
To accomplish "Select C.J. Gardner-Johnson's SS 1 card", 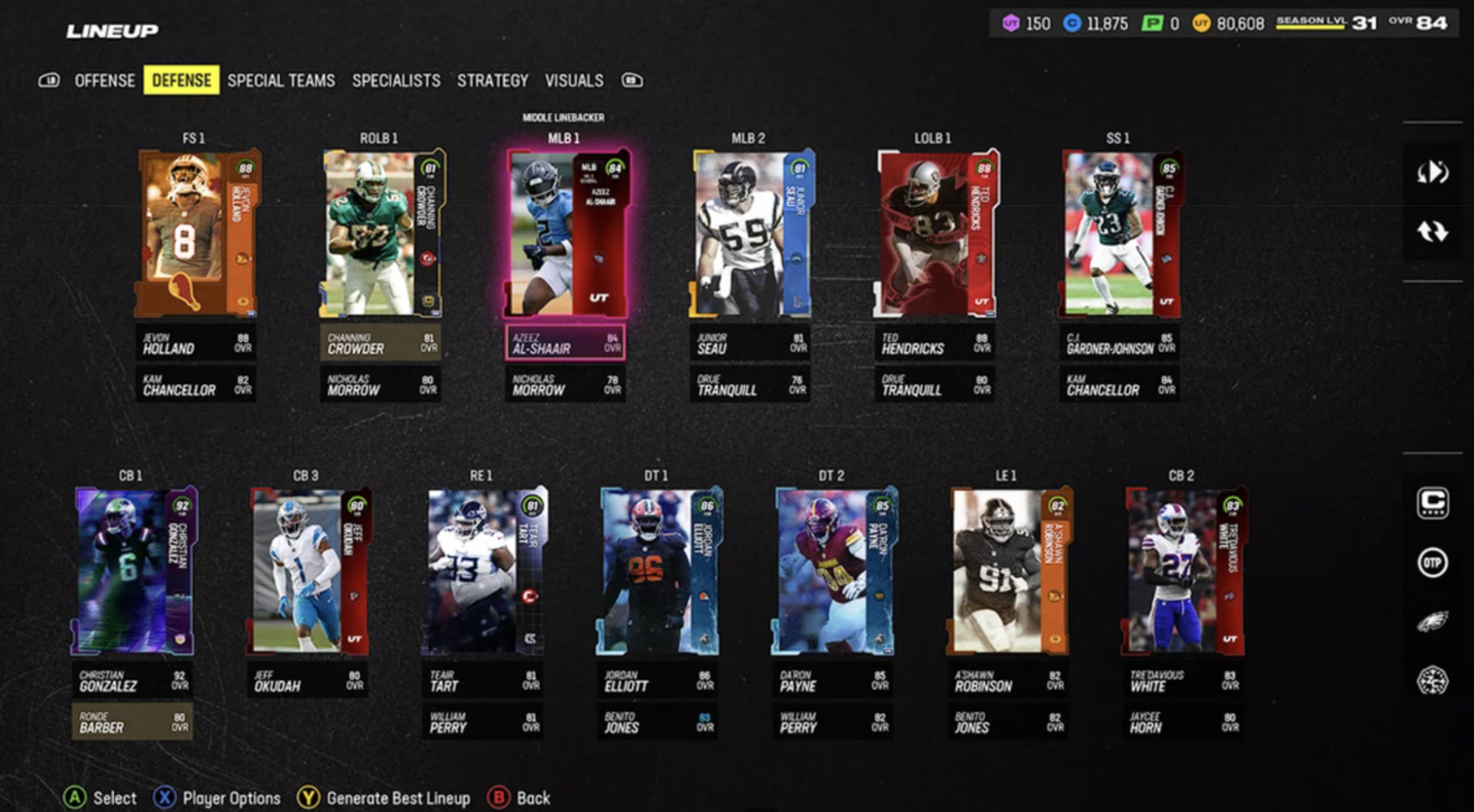I will pos(1120,233).
